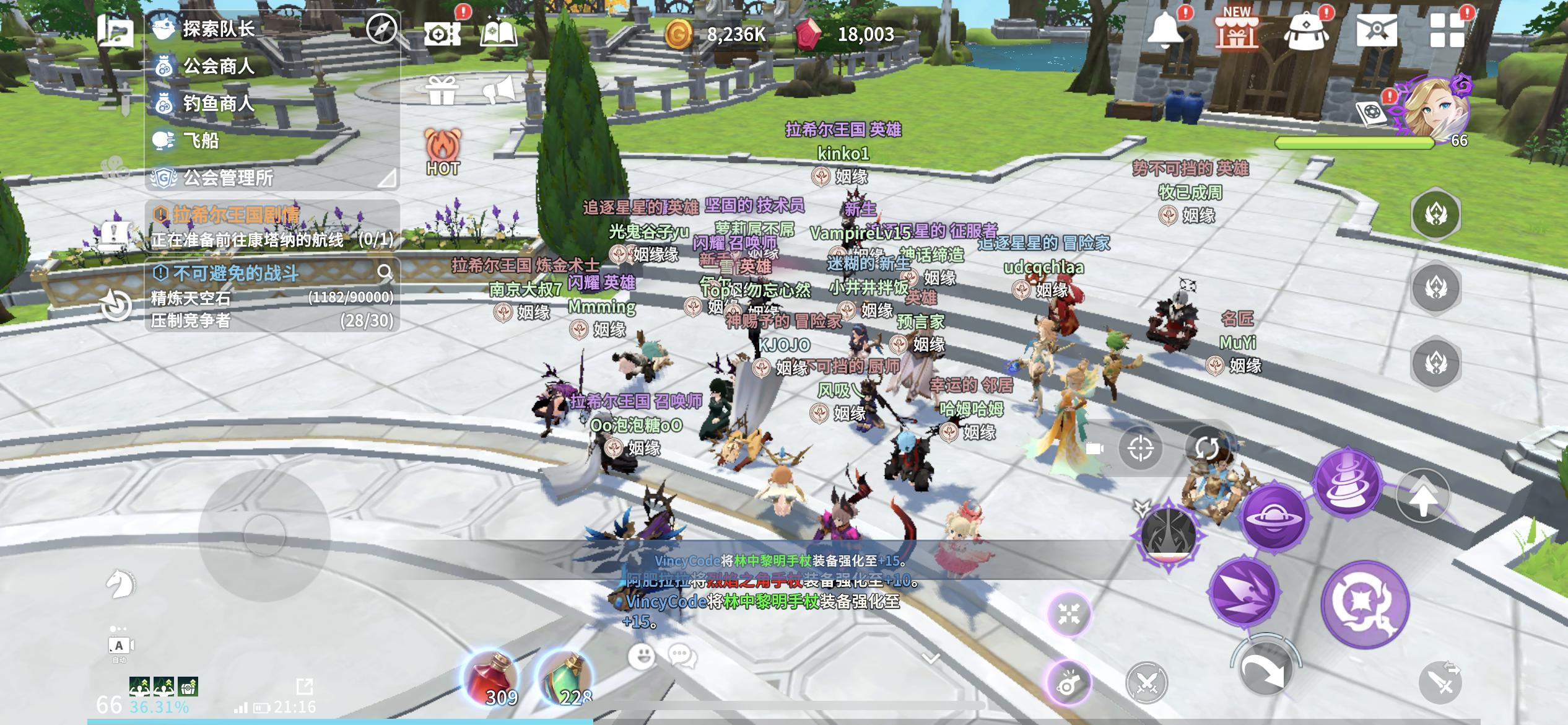Open the main grid menu
The image size is (1568, 725).
click(x=1447, y=31)
